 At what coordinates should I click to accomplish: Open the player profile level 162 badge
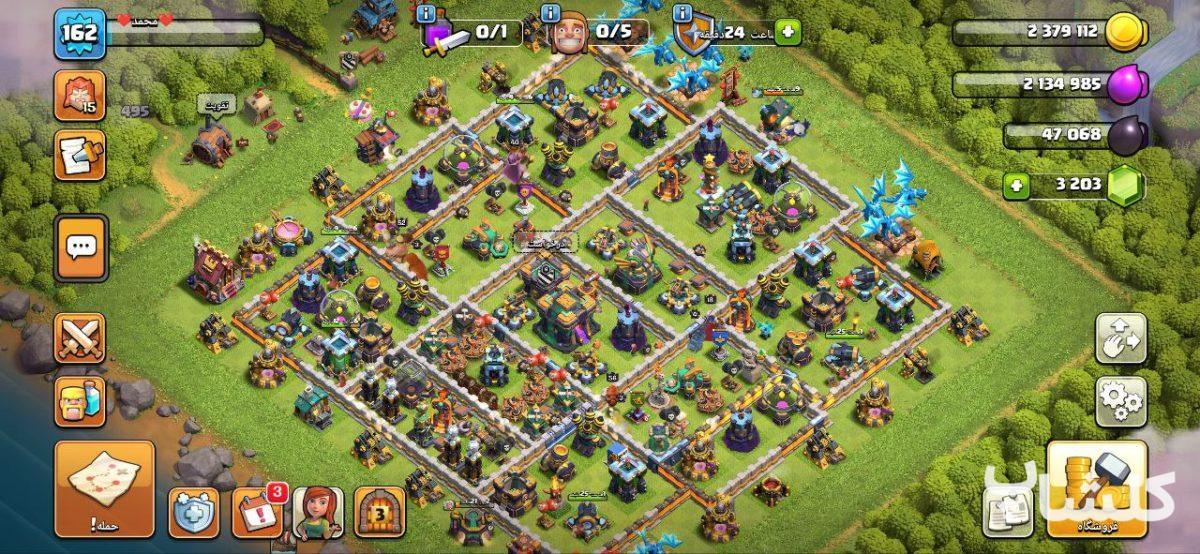click(80, 33)
